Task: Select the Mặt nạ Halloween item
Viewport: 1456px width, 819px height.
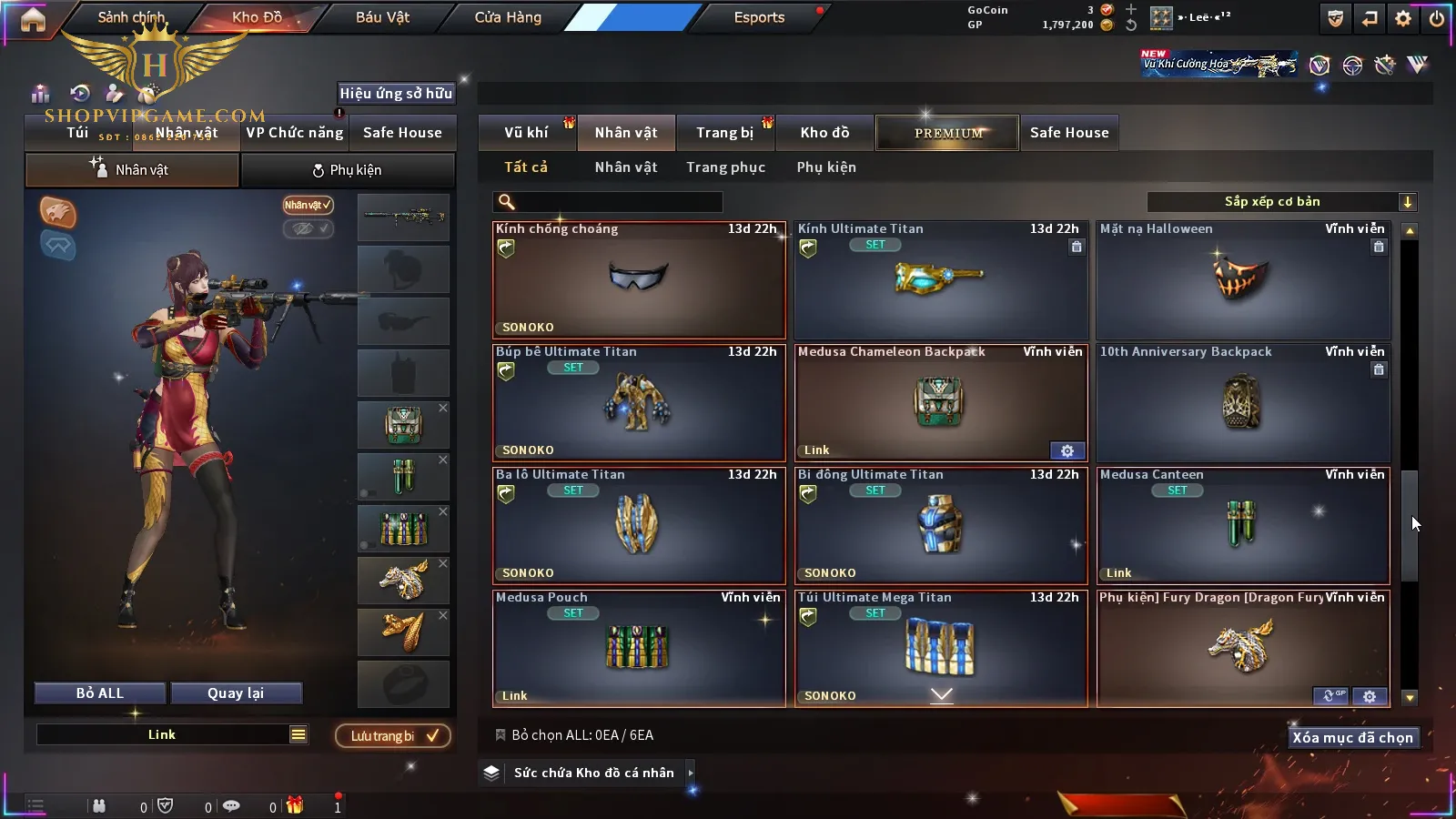Action: coord(1242,280)
